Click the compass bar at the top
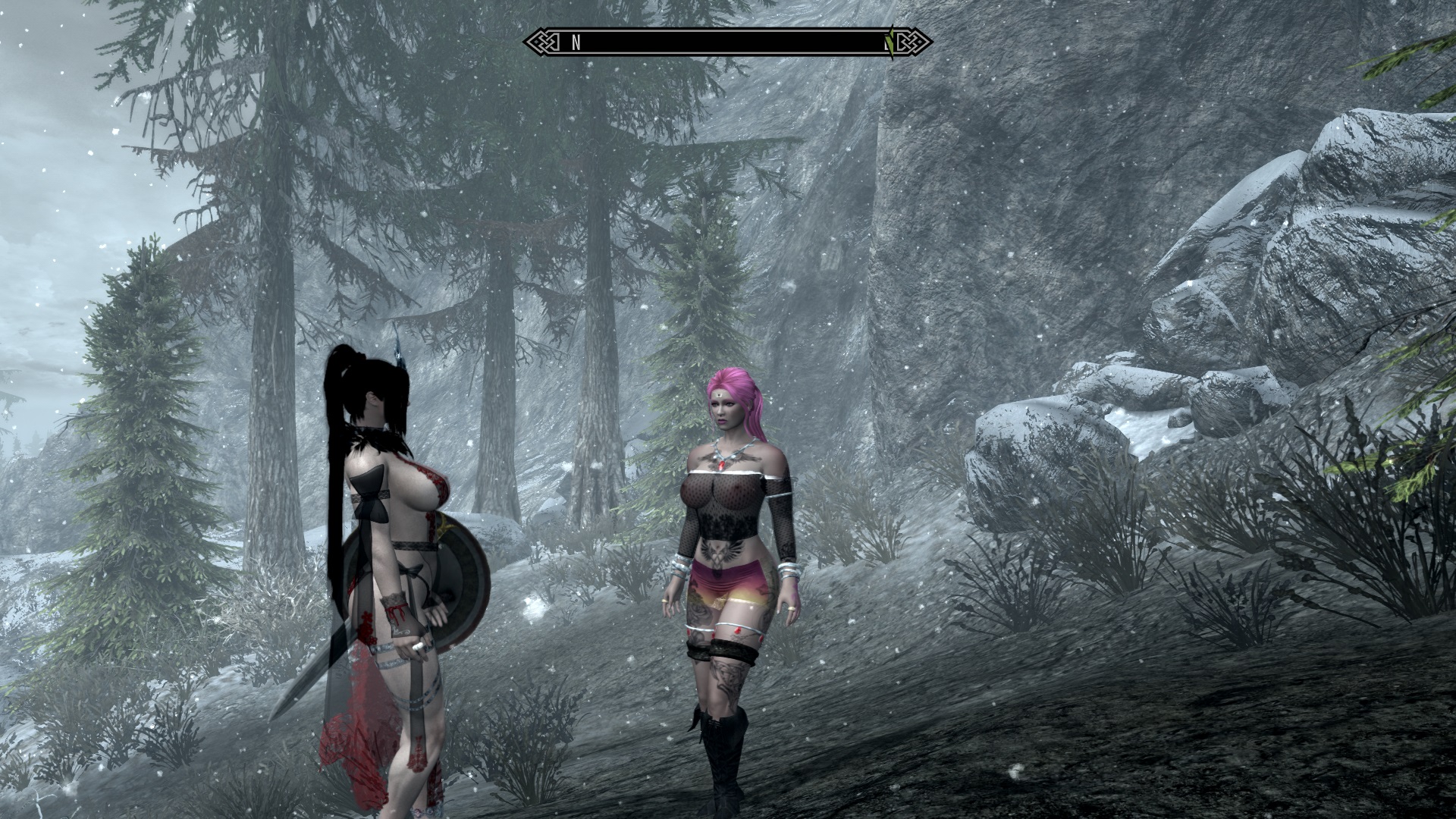Image resolution: width=1456 pixels, height=819 pixels. (728, 42)
